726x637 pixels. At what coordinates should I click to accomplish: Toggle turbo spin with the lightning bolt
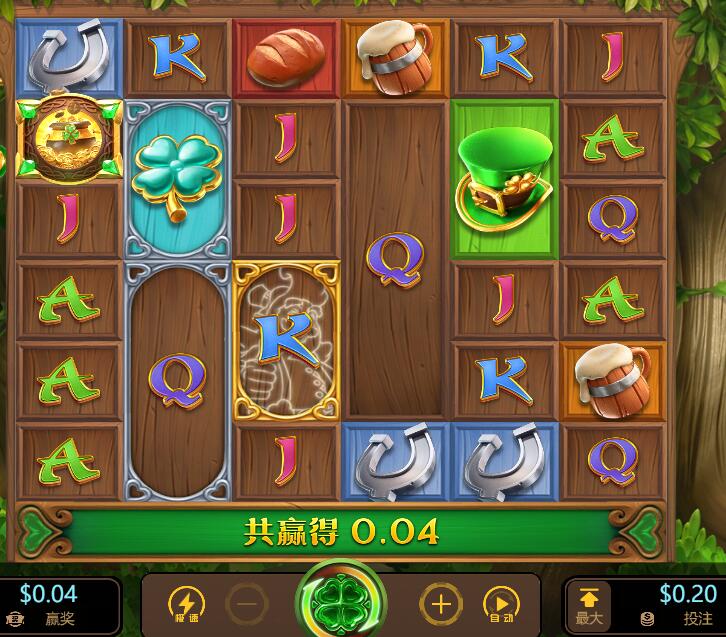coord(186,604)
